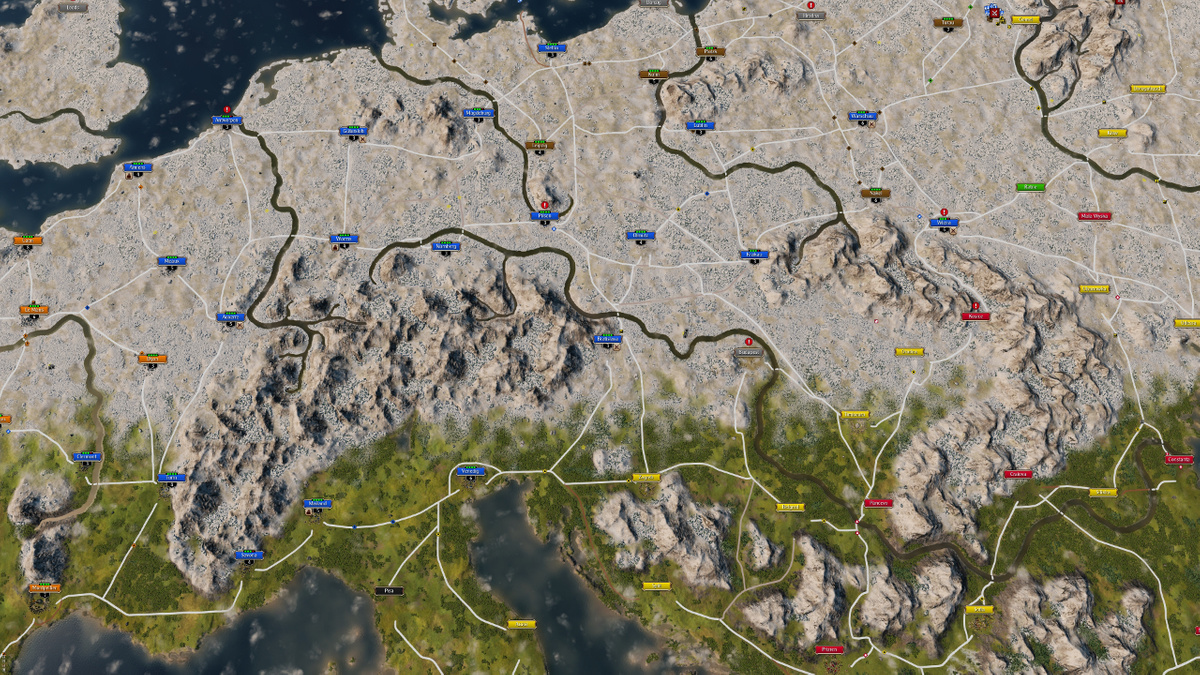Choose the Venedig city label
The width and height of the screenshot is (1200, 675).
tap(471, 470)
